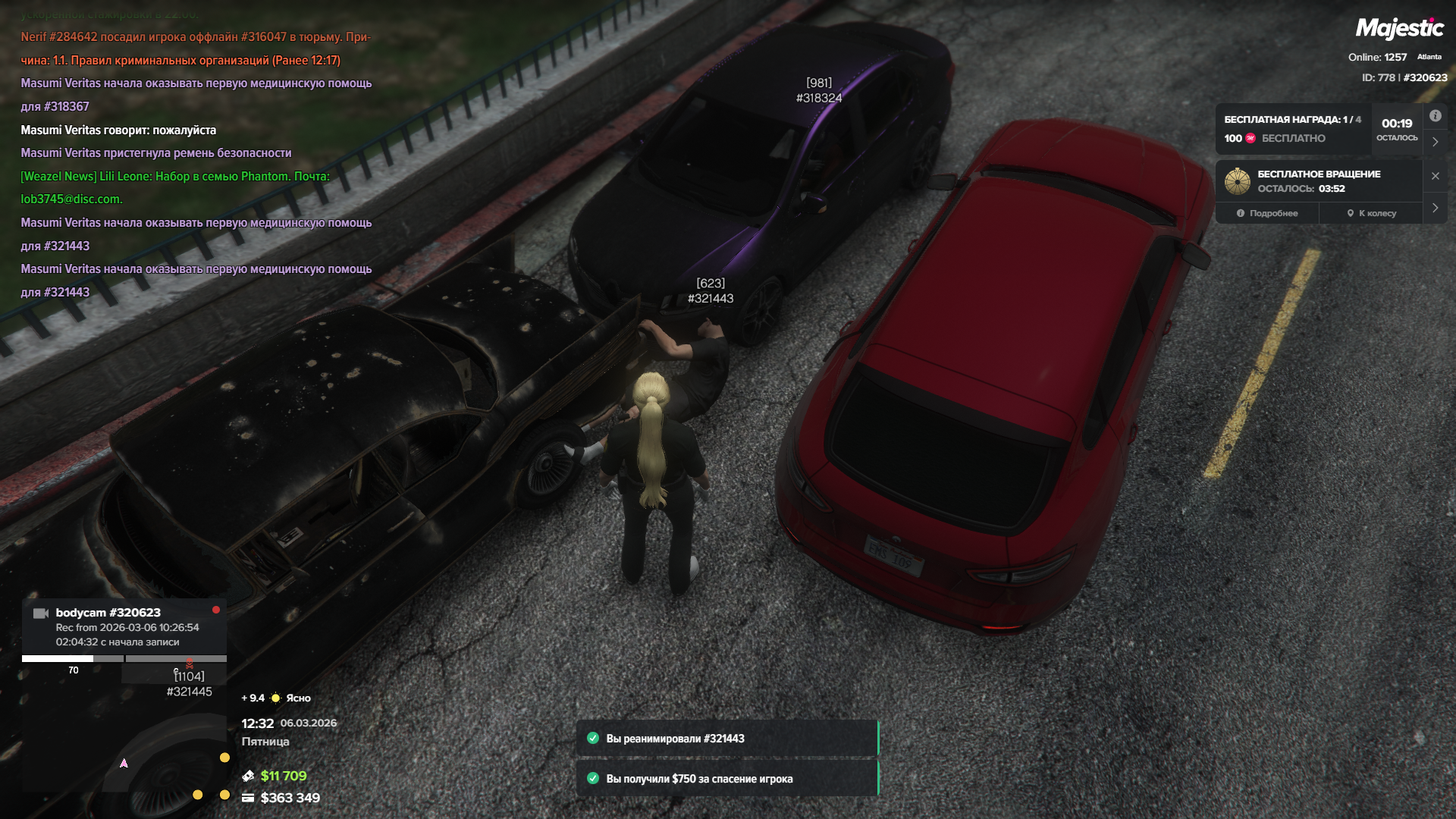The height and width of the screenshot is (819, 1456).
Task: Open the free reward info icon
Action: point(1435,116)
